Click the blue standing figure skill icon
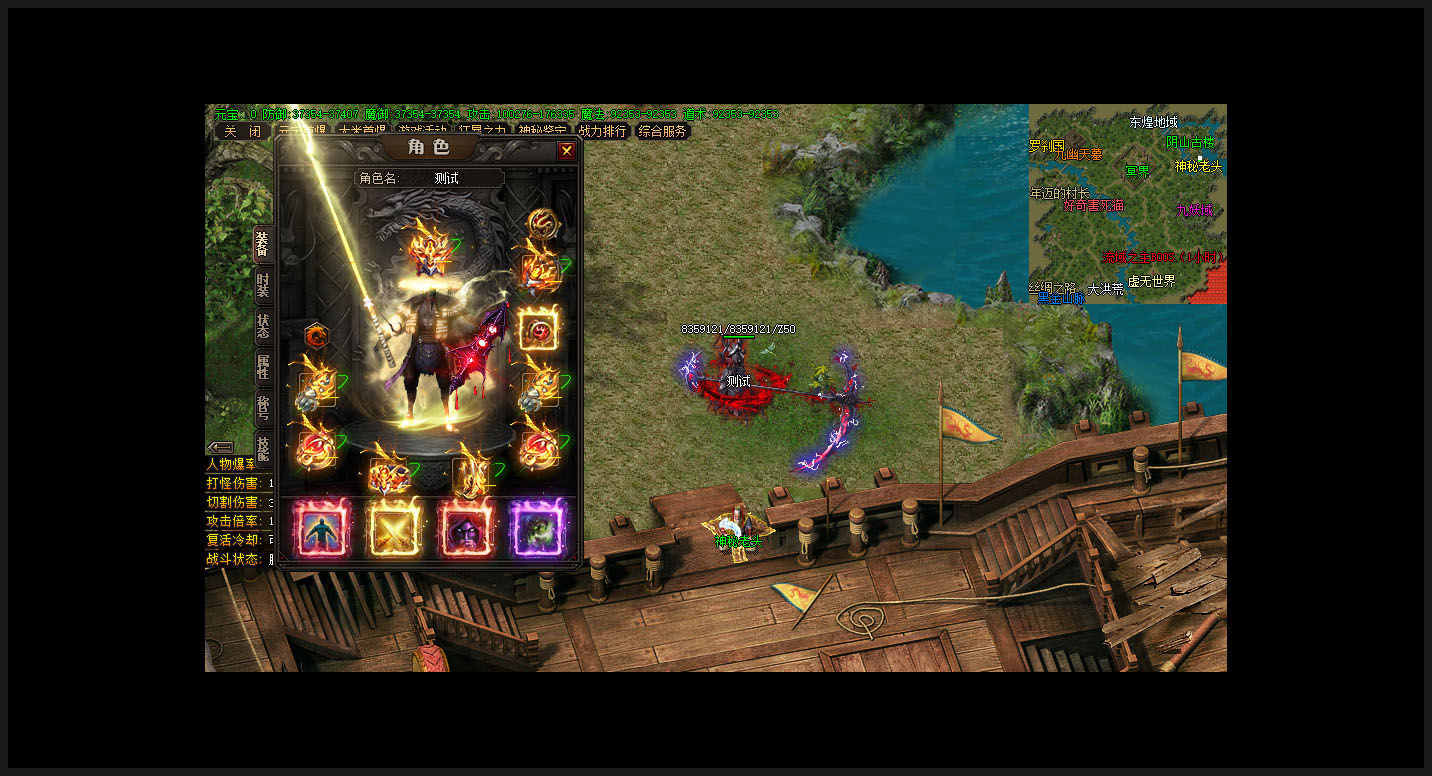Viewport: 1432px width, 776px height. (x=321, y=528)
